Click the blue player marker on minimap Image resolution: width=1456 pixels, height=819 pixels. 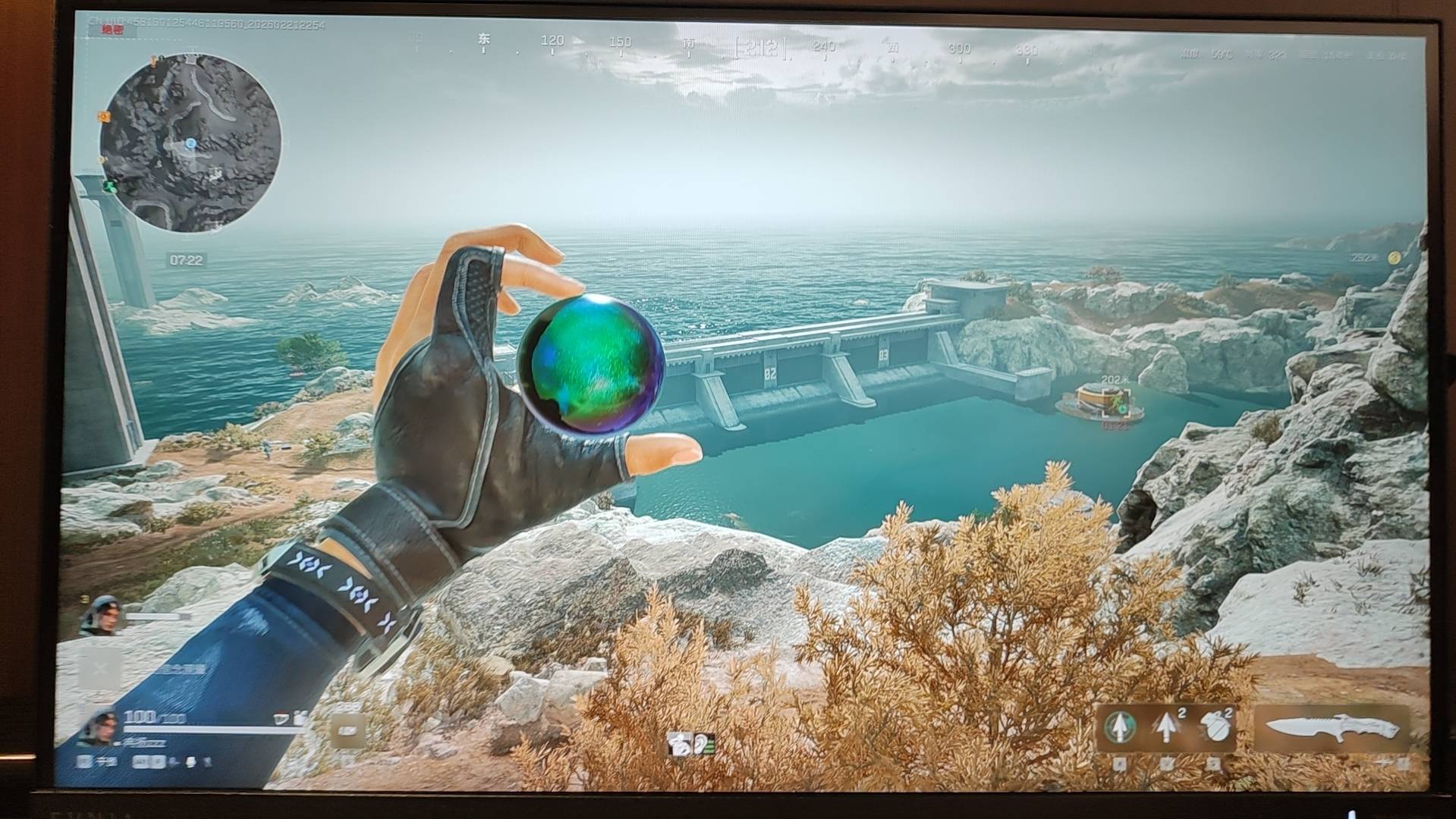pos(190,143)
